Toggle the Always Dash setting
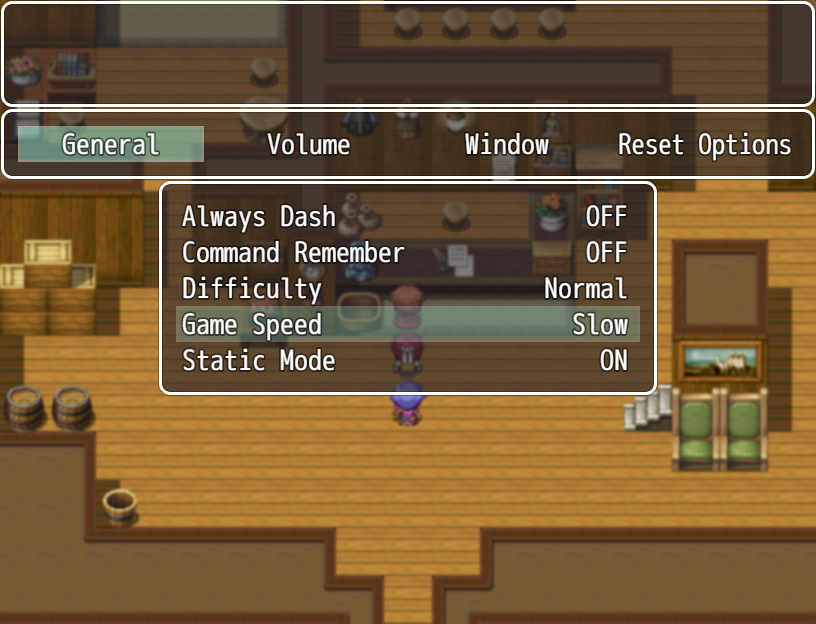The image size is (816, 624). 406,217
